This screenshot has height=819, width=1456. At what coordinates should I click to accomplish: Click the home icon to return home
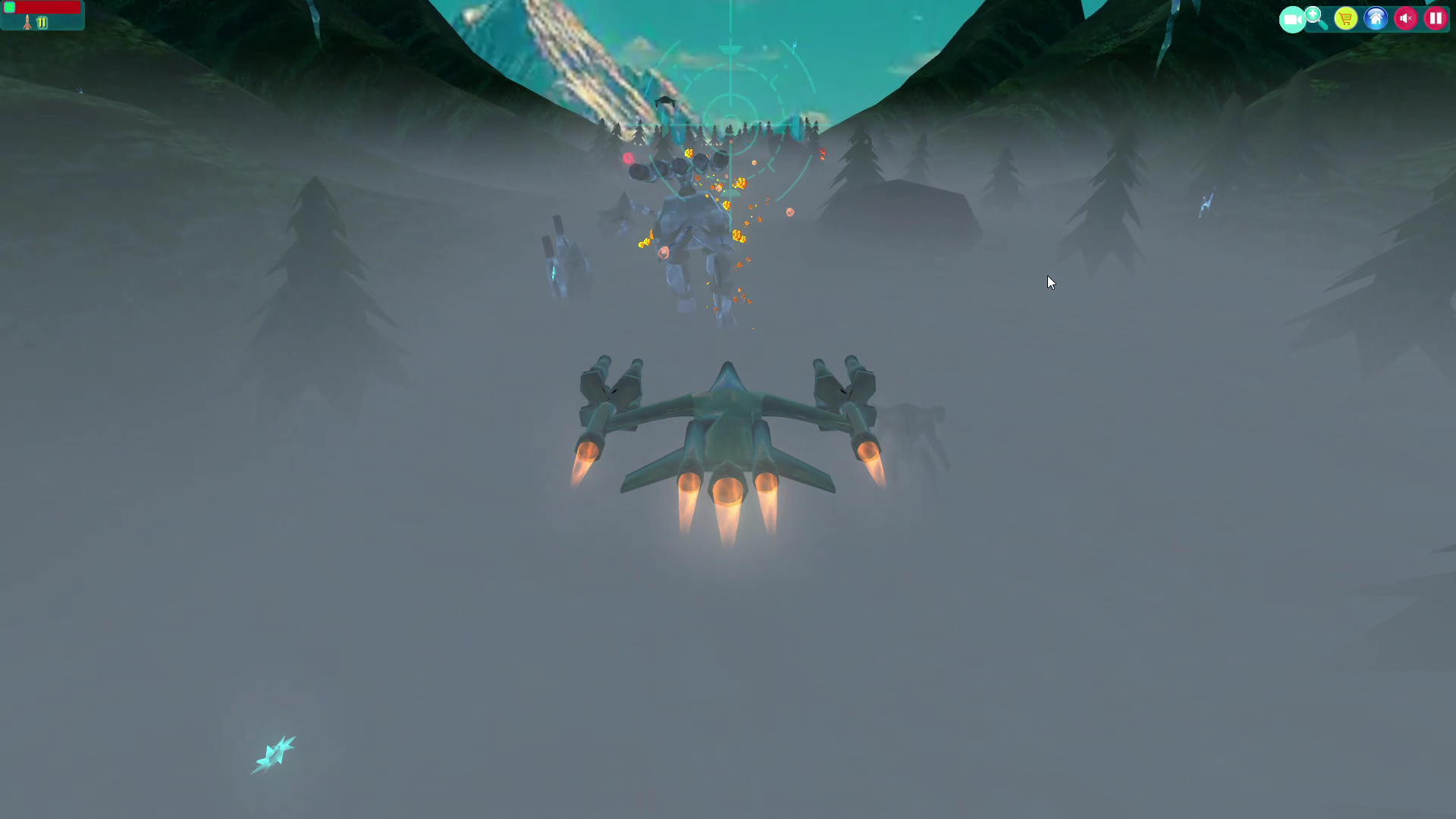tap(1376, 18)
